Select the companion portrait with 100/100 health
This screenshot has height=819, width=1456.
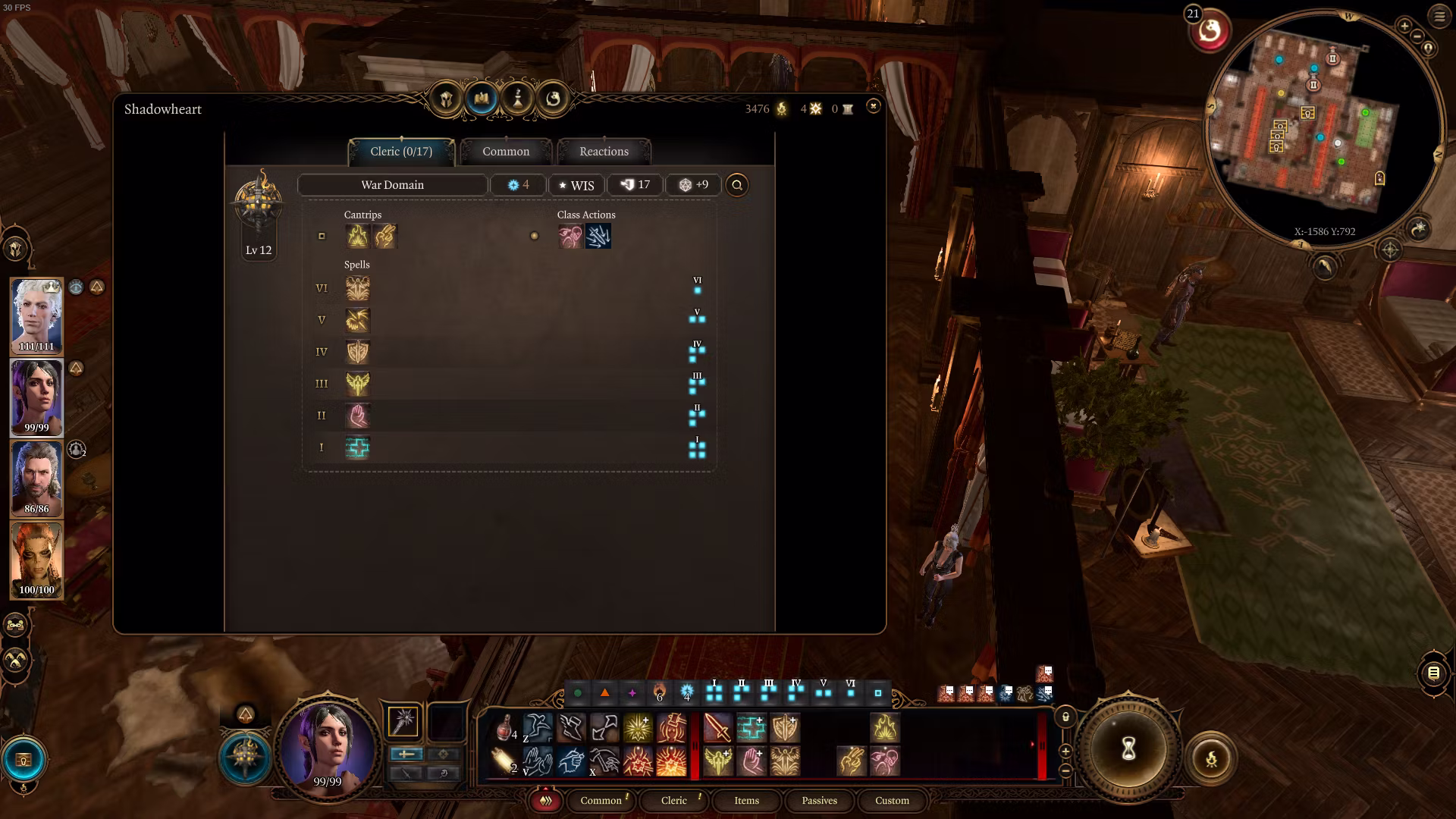tap(36, 559)
